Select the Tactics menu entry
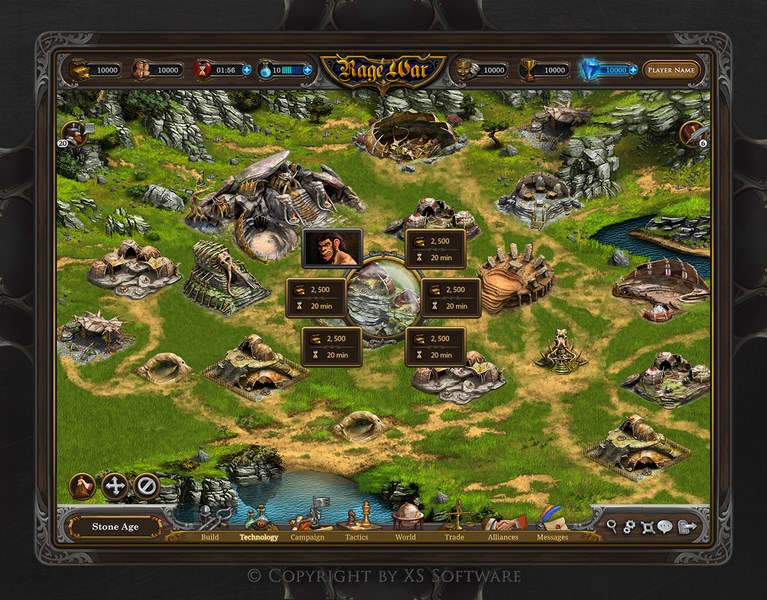767x600 pixels. [x=357, y=536]
